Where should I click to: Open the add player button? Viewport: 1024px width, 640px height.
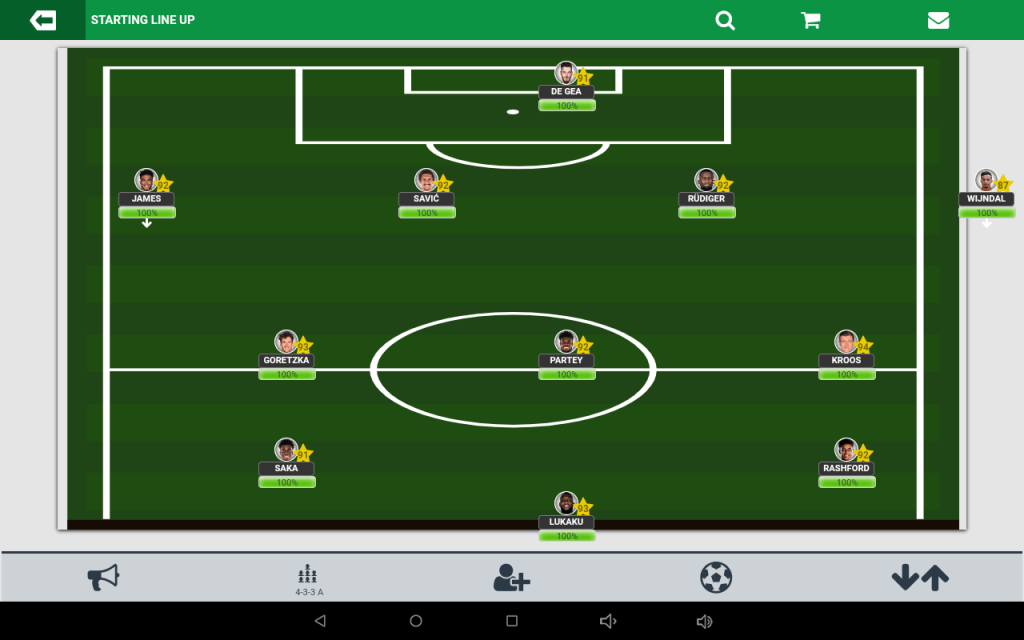[512, 577]
